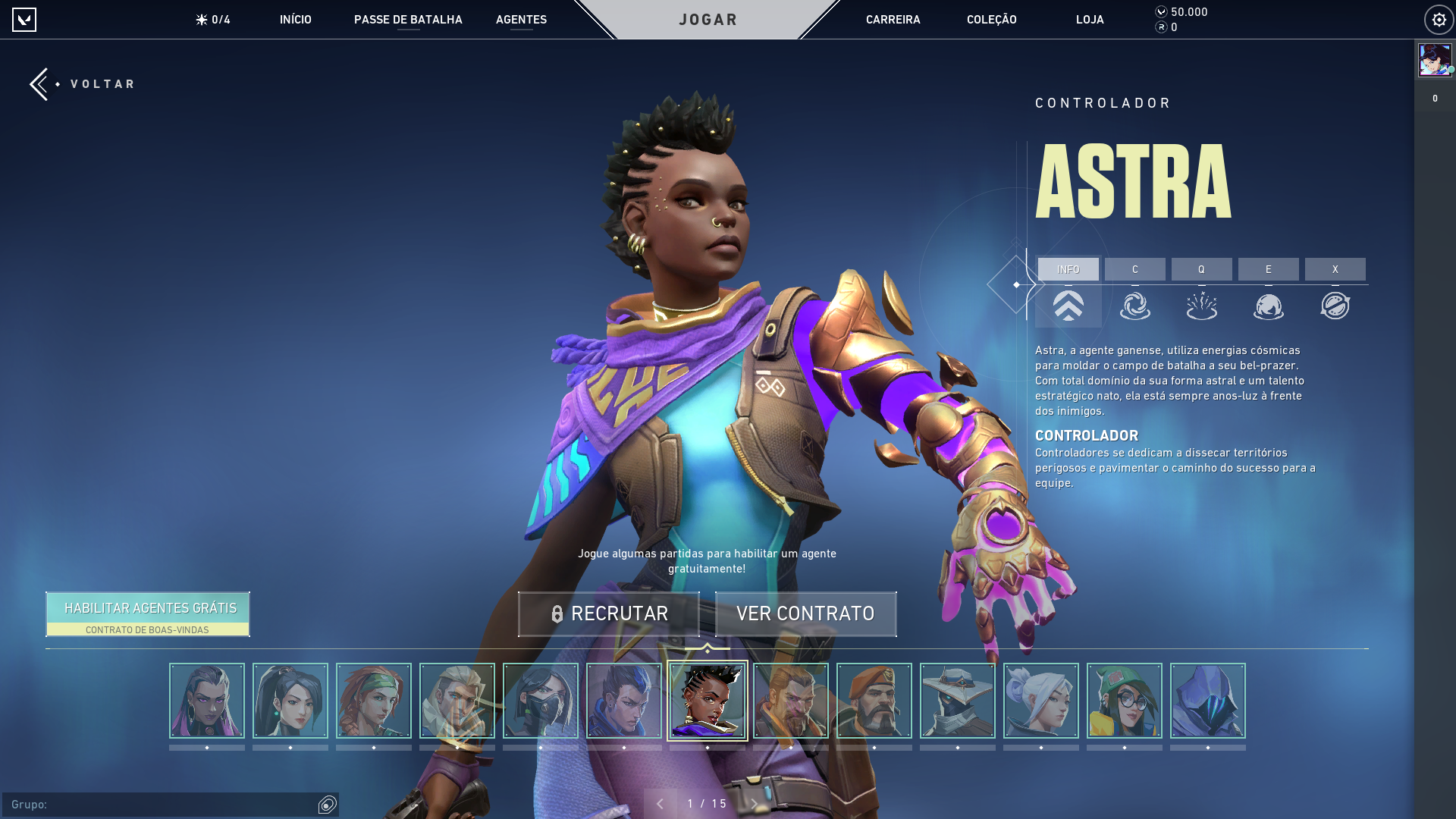Go to next agent page arrow
Viewport: 1456px width, 819px height.
[755, 804]
